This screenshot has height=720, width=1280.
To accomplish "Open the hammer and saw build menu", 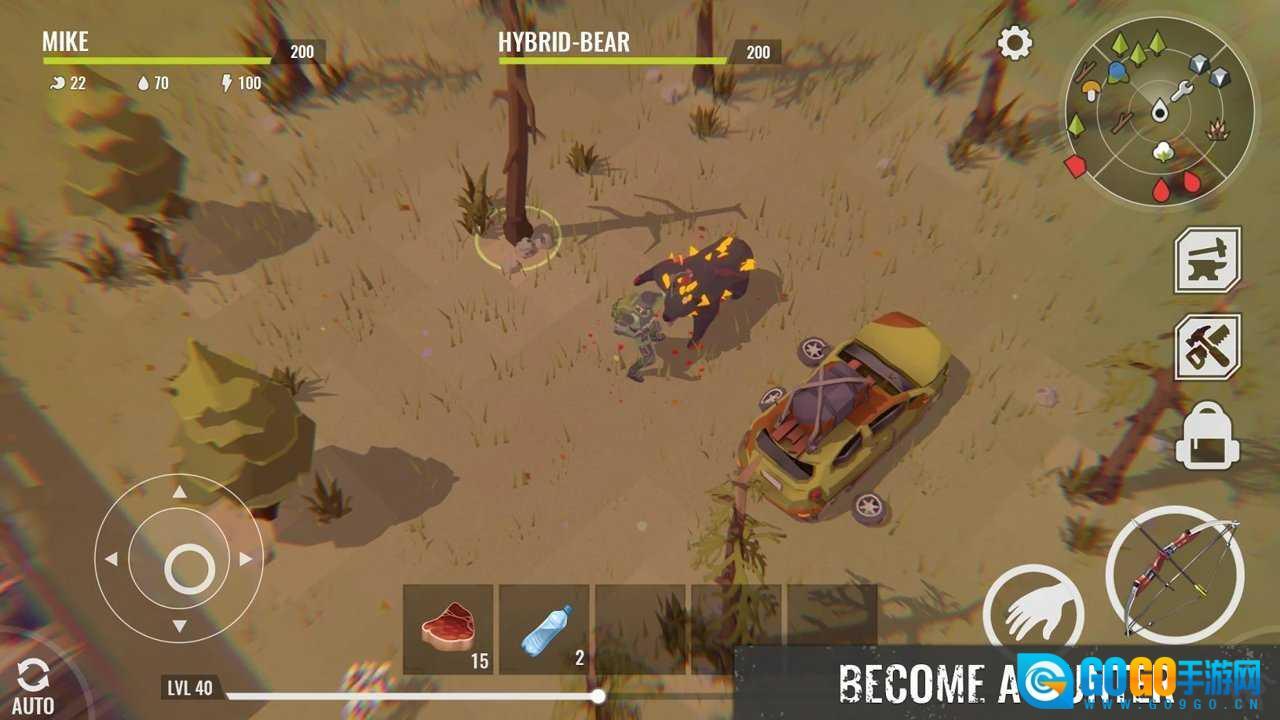I will tap(1208, 347).
